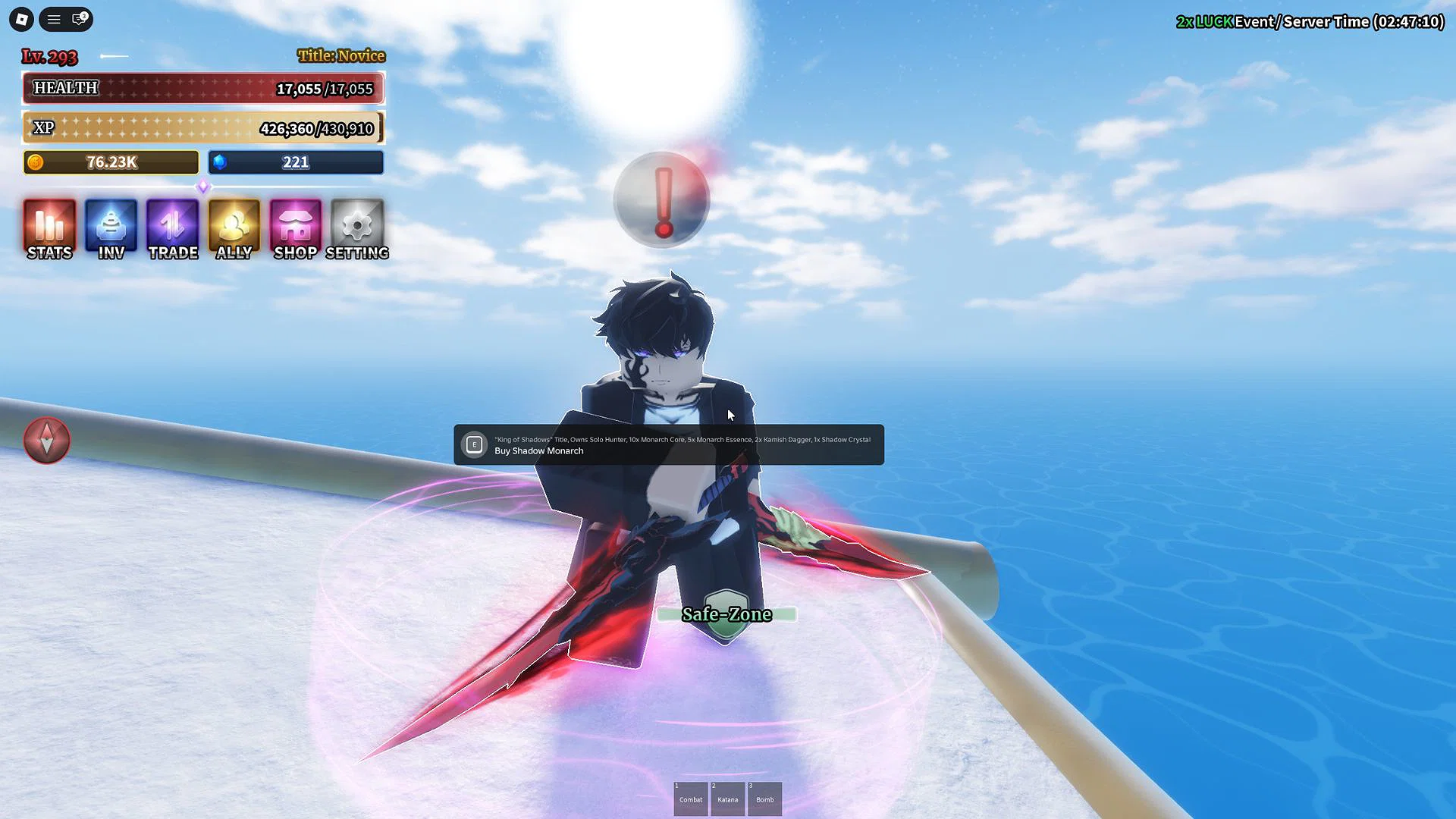Click the HEALTH bar
This screenshot has height=819, width=1456.
tap(202, 88)
